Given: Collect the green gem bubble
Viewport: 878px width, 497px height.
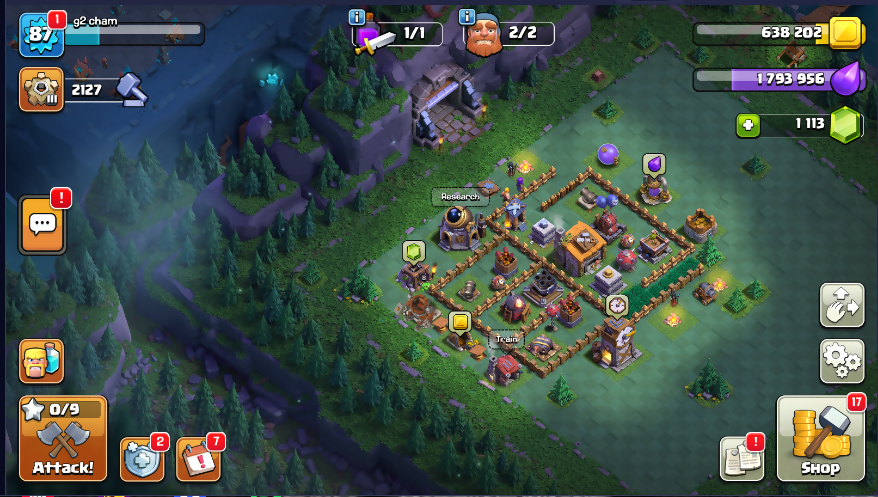Looking at the screenshot, I should coord(413,251).
